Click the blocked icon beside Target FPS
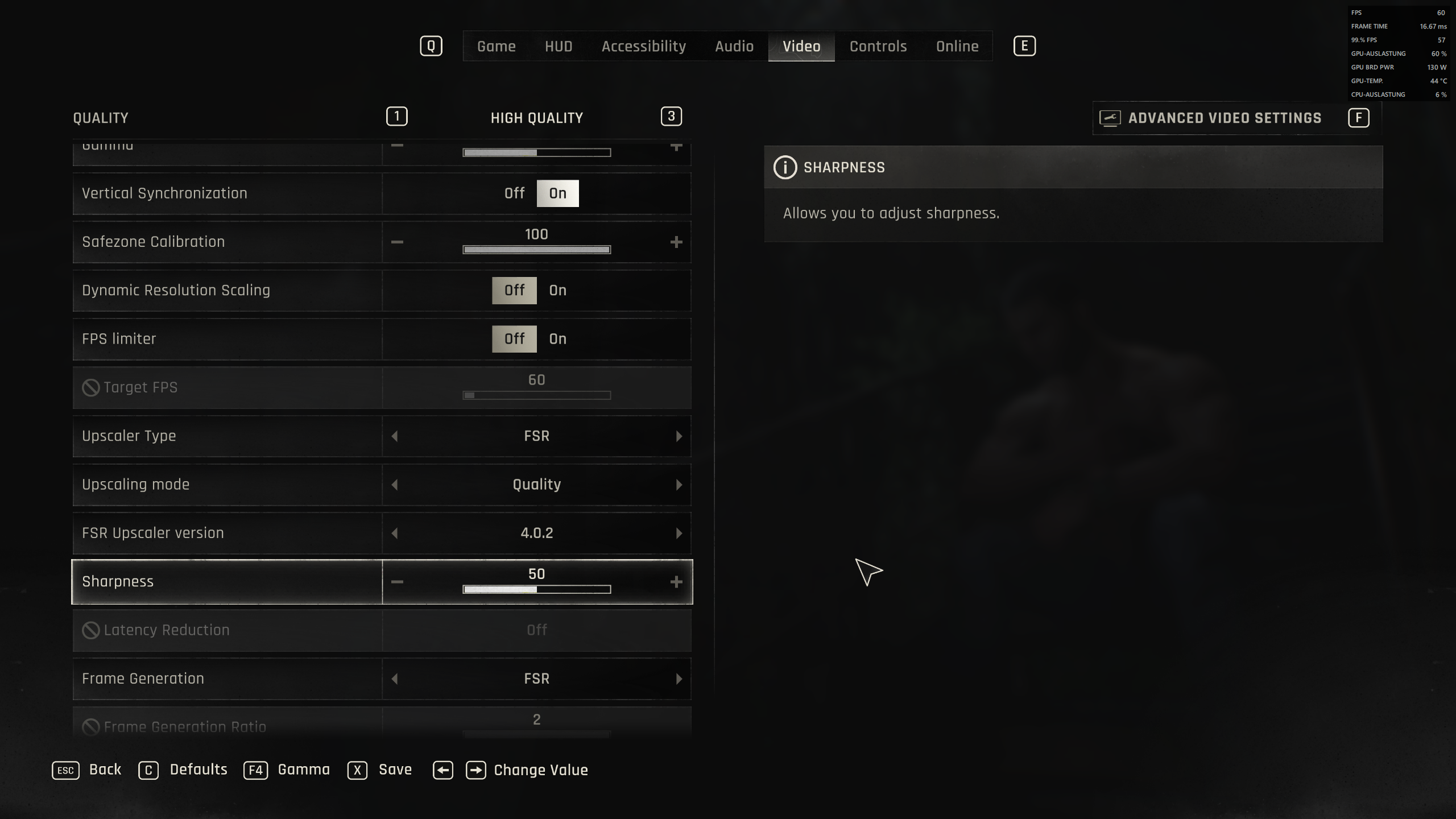Screen dimensions: 1456x819 [90, 387]
